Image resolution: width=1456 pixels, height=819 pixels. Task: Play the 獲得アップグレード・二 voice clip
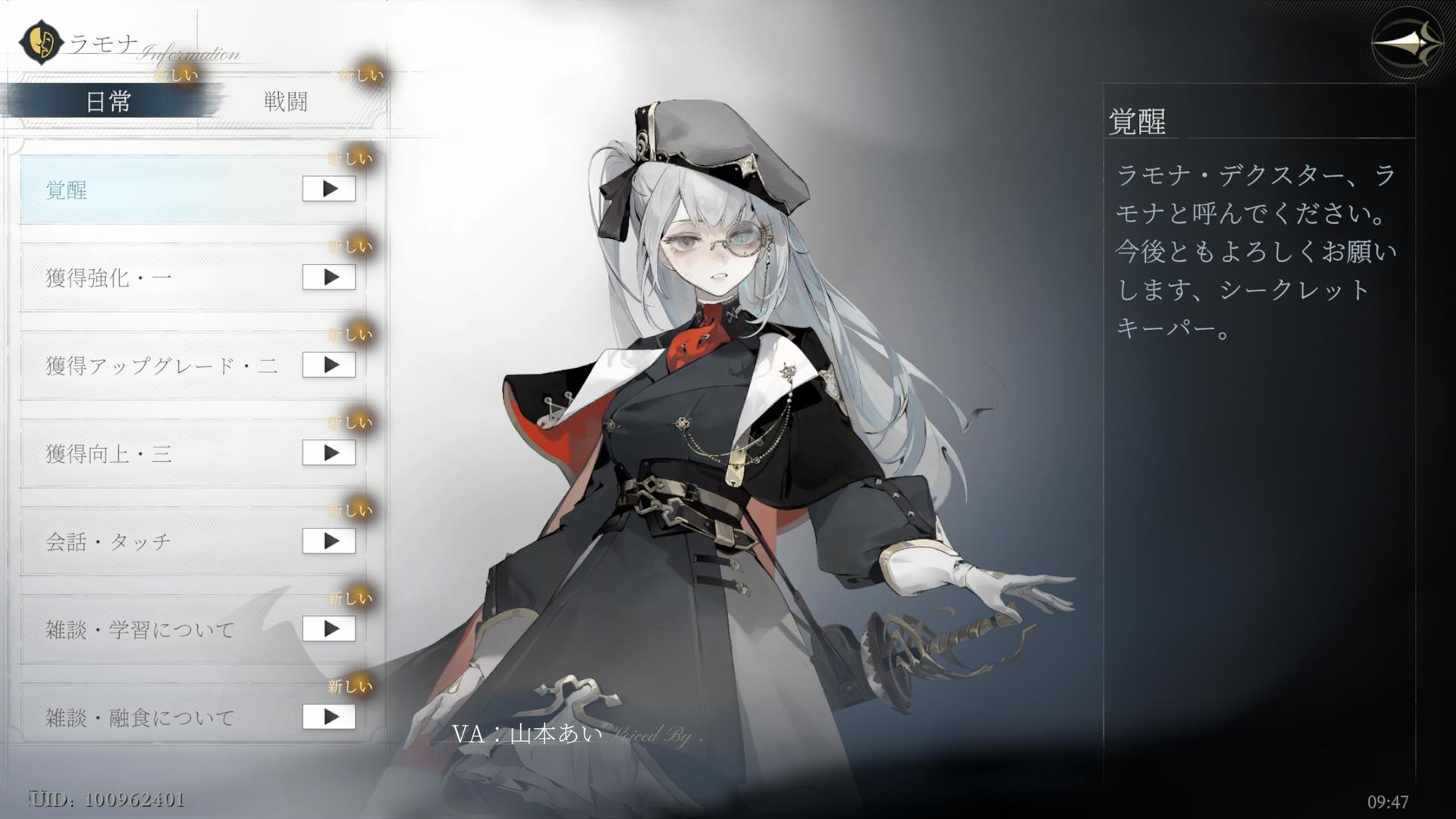coord(329,365)
